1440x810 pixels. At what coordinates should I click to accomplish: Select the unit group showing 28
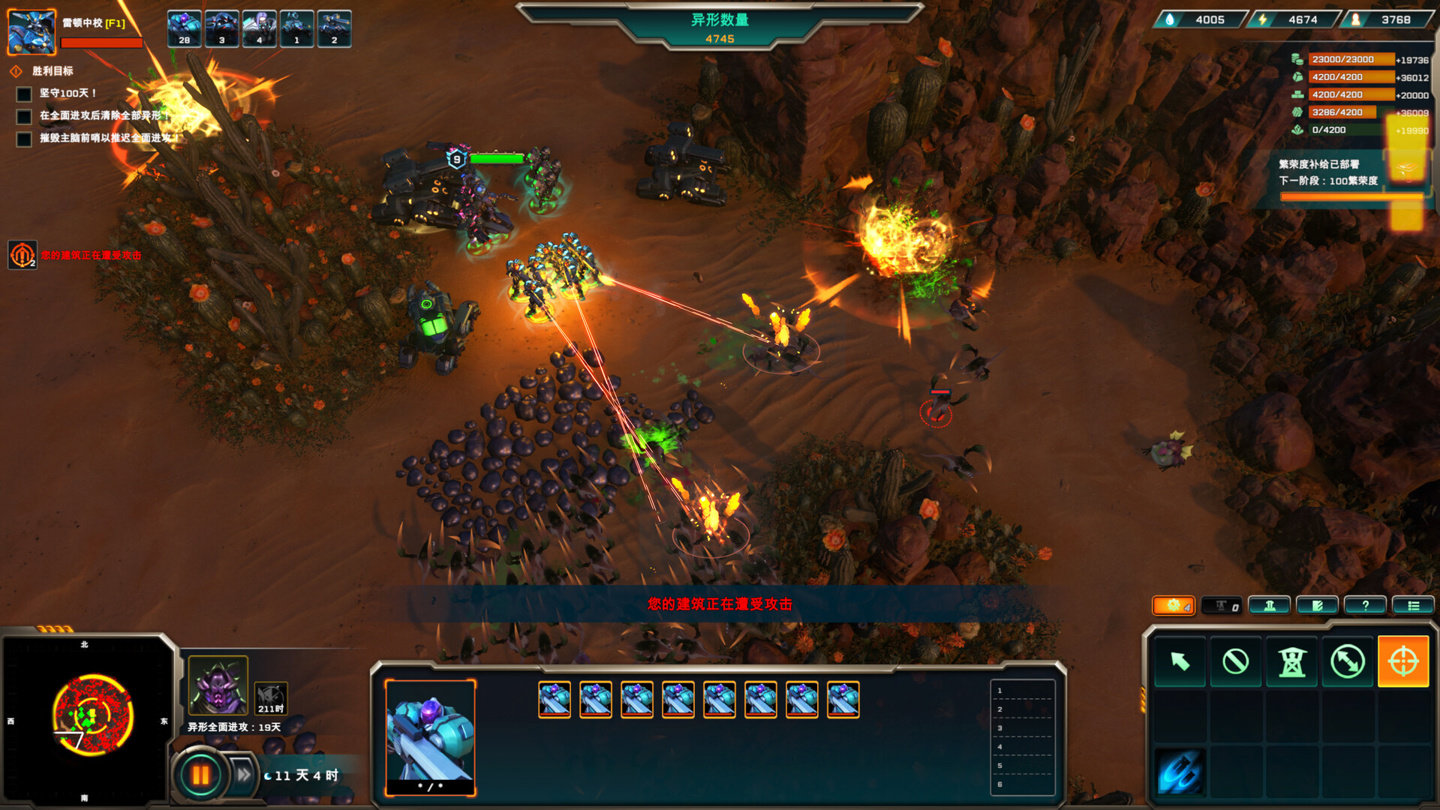183,29
